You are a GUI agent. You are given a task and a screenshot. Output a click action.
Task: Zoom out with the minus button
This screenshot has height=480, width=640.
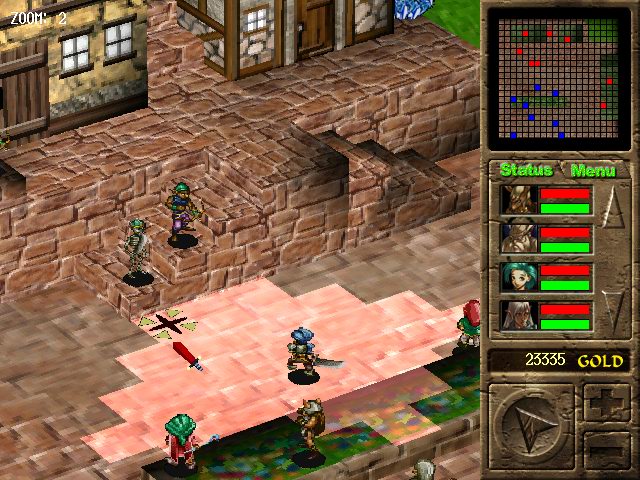coord(607,449)
